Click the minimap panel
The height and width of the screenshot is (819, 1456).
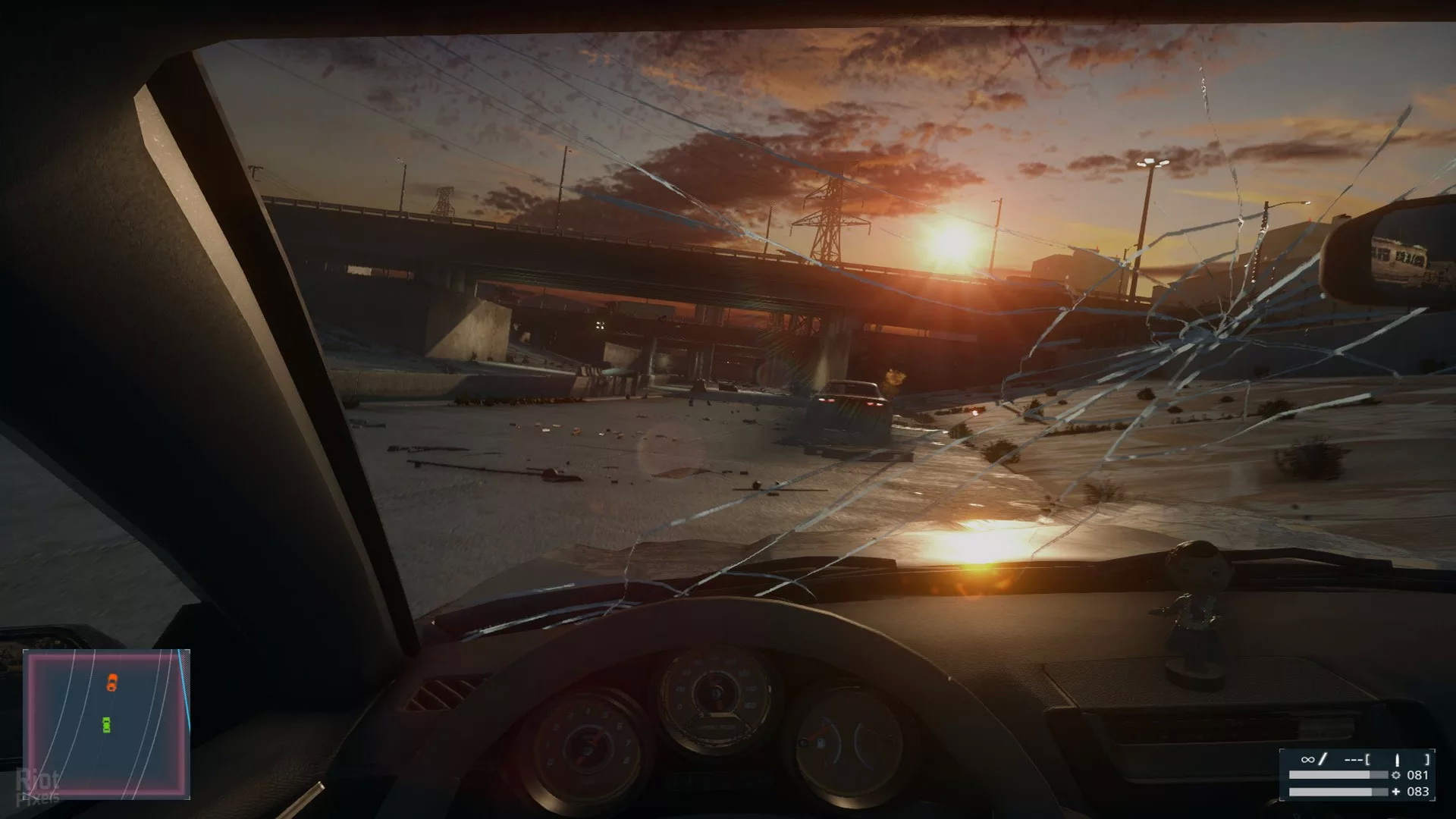(106, 723)
